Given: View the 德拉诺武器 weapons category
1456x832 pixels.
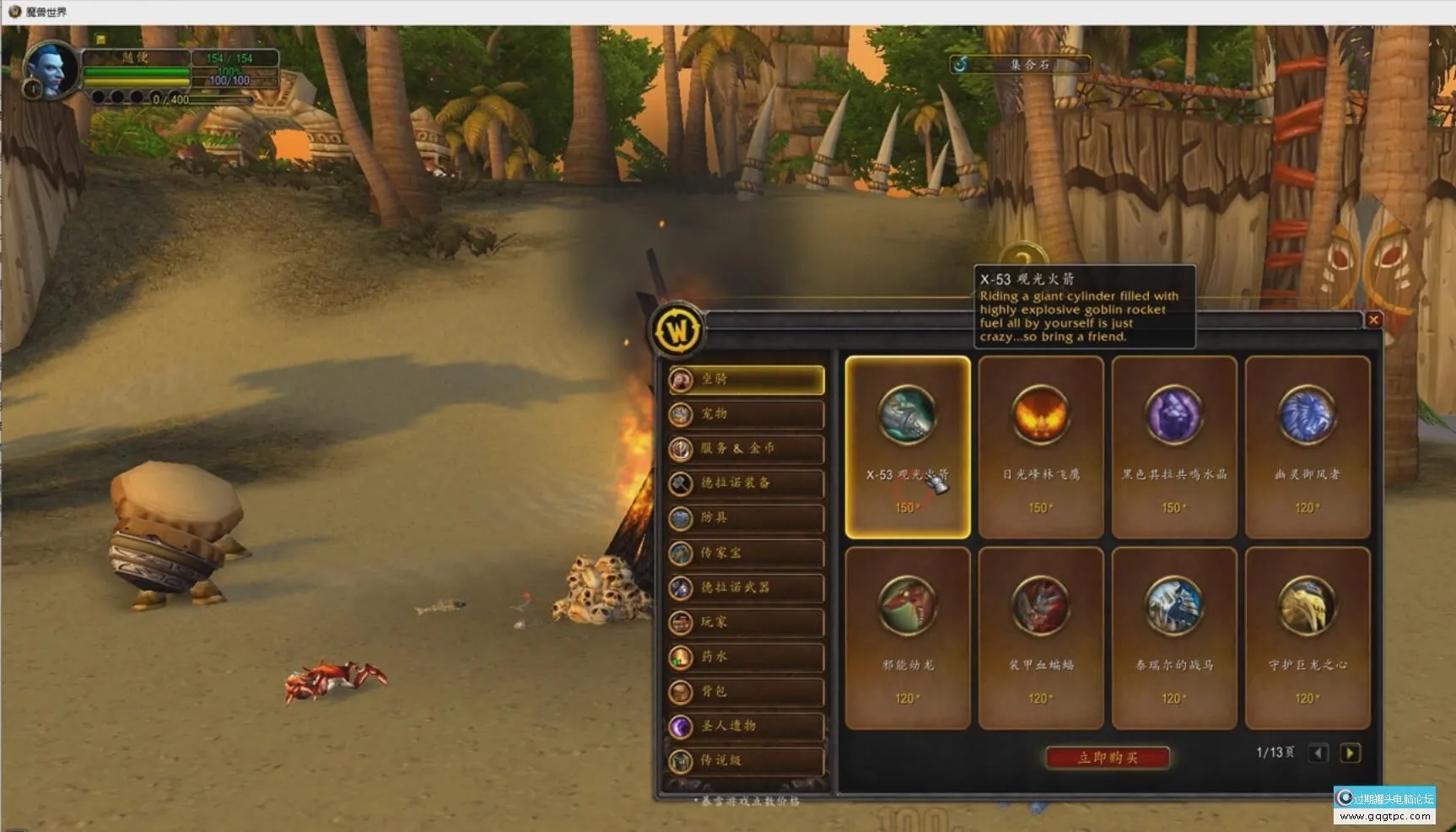Looking at the screenshot, I should pyautogui.click(x=746, y=587).
